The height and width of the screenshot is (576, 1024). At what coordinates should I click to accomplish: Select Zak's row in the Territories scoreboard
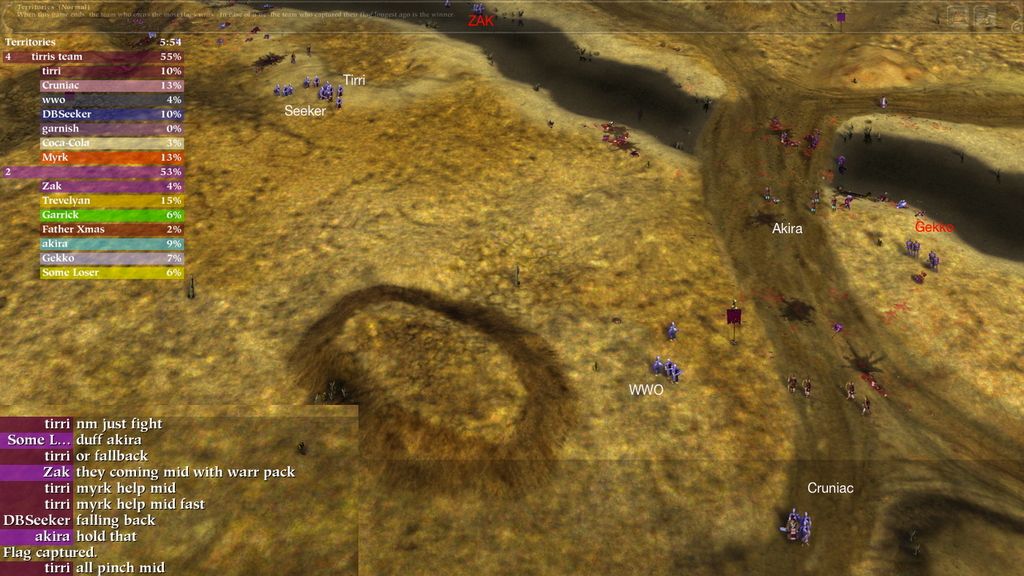[110, 186]
